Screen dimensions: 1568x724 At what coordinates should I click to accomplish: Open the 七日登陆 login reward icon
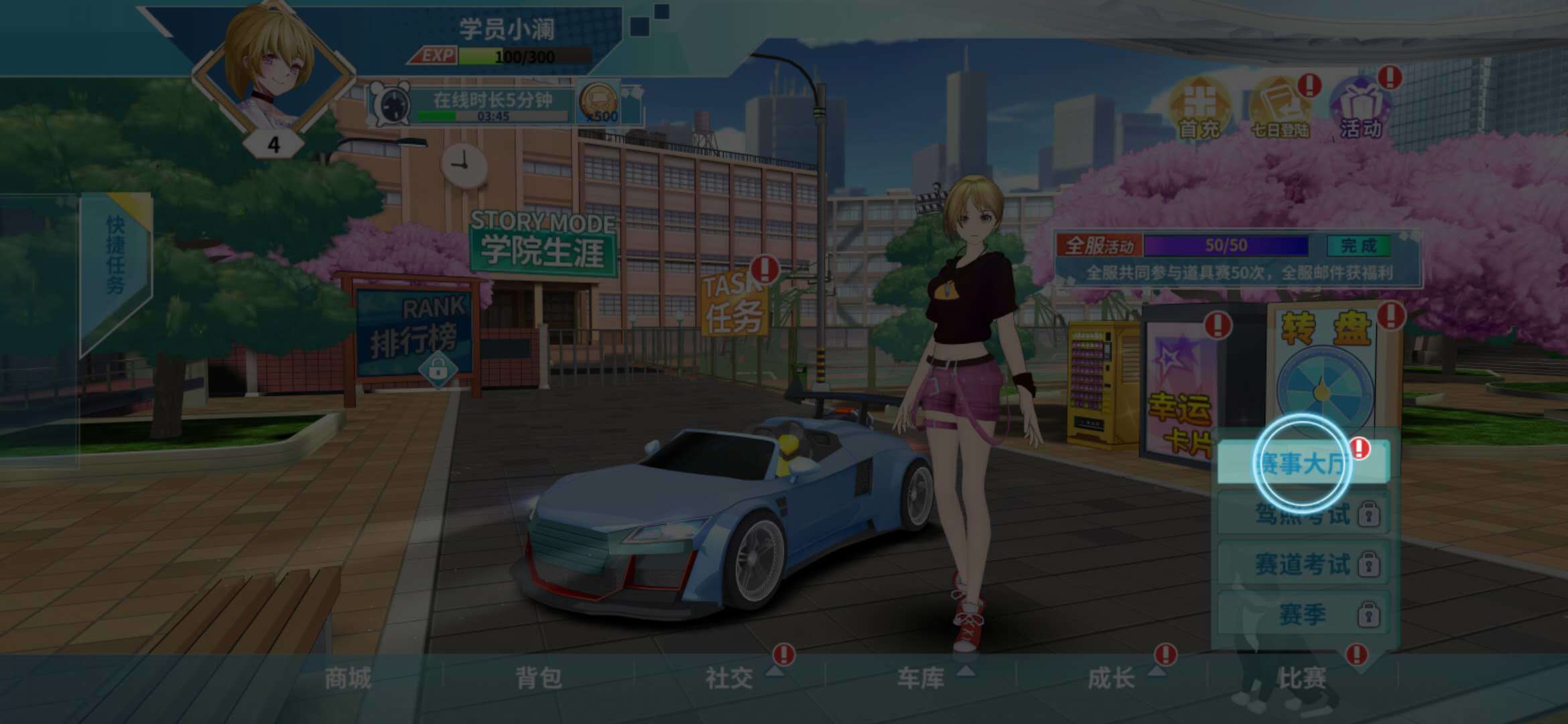[1280, 107]
